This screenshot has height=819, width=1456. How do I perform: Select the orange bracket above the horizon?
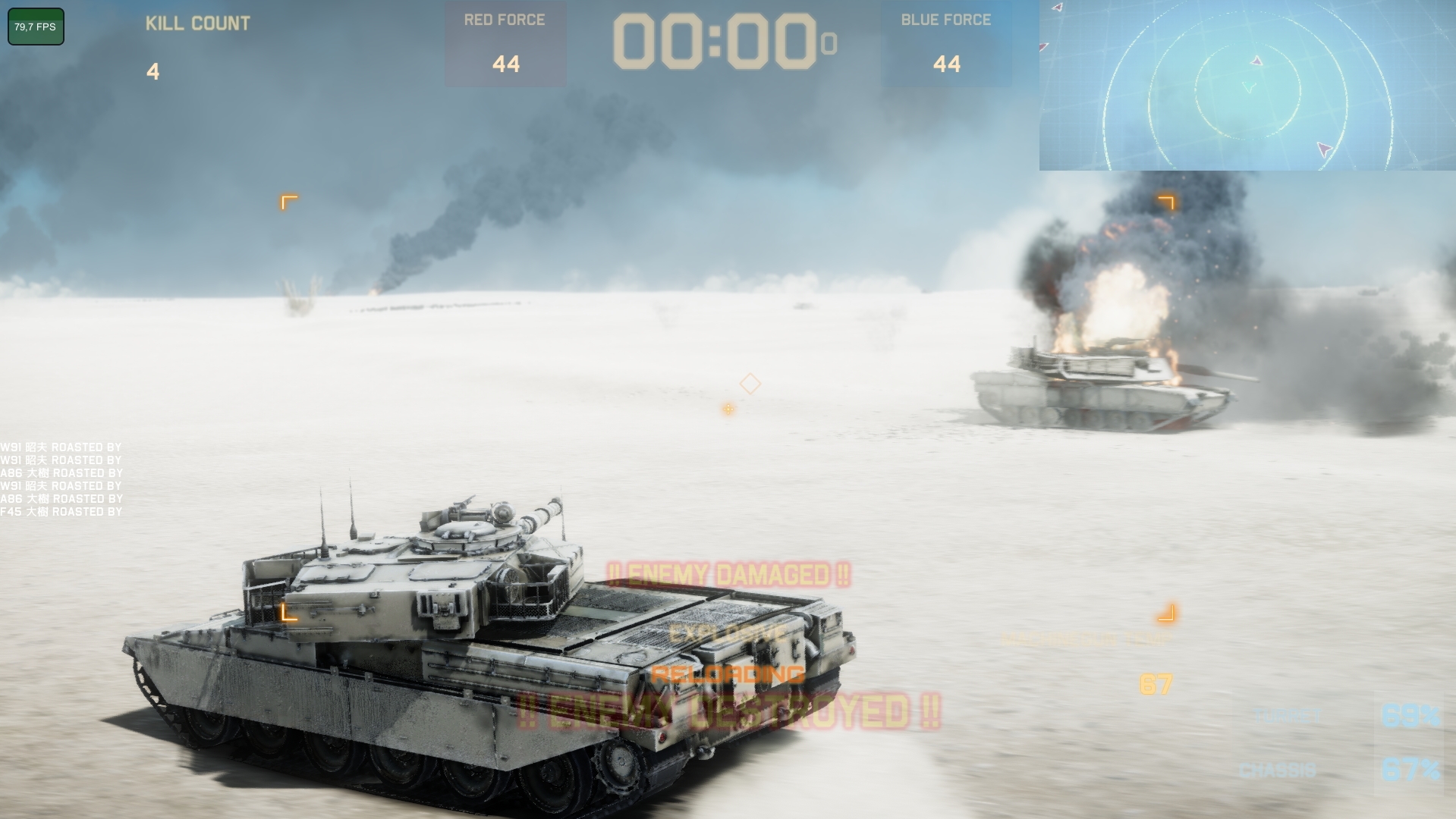click(289, 202)
